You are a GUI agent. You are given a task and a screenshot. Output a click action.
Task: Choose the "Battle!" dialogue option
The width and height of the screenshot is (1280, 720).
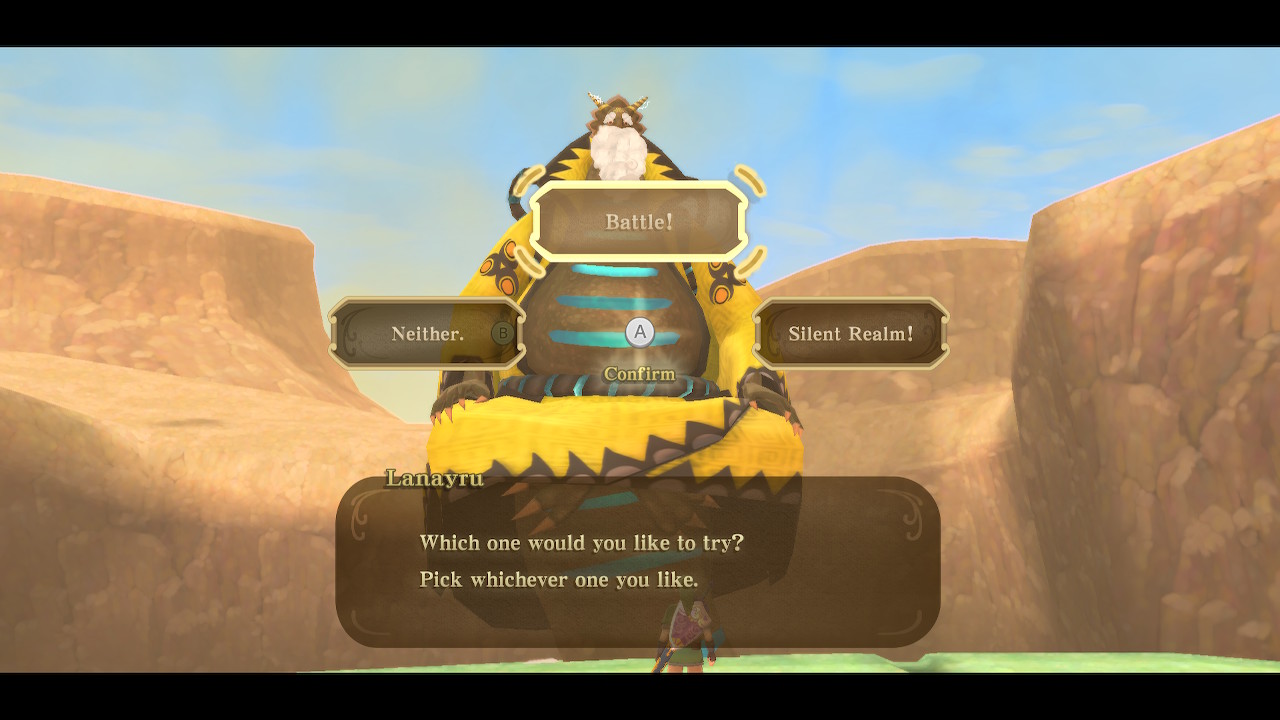point(639,221)
